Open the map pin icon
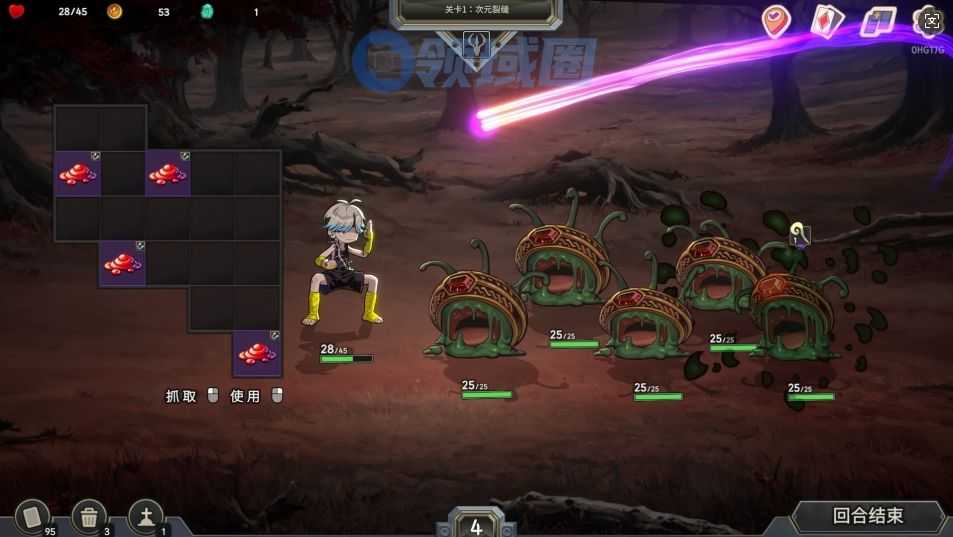Viewport: 953px width, 537px height. point(776,21)
